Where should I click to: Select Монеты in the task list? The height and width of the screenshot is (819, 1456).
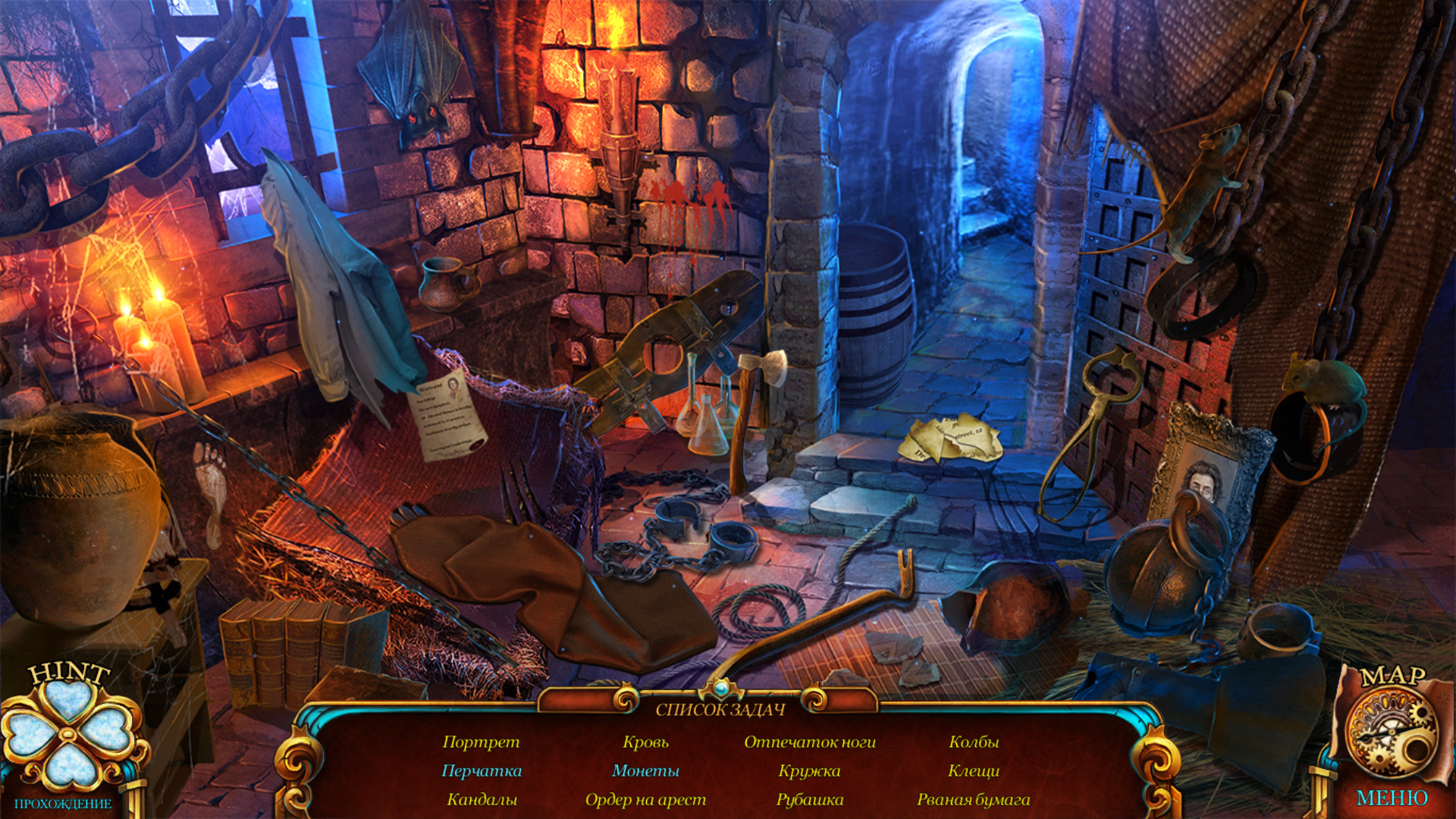click(645, 770)
